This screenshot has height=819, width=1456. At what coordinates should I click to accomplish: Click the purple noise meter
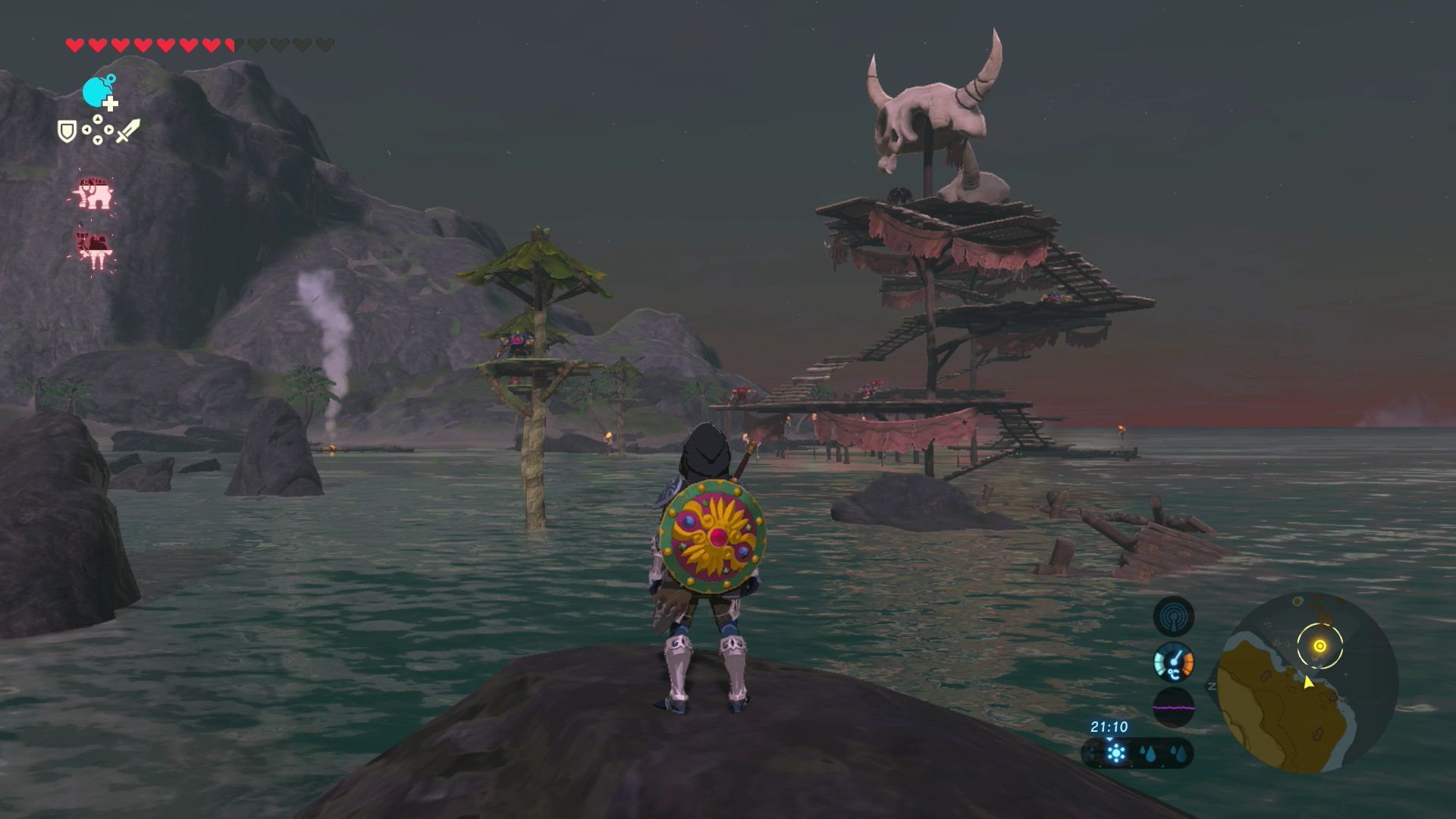(x=1173, y=708)
